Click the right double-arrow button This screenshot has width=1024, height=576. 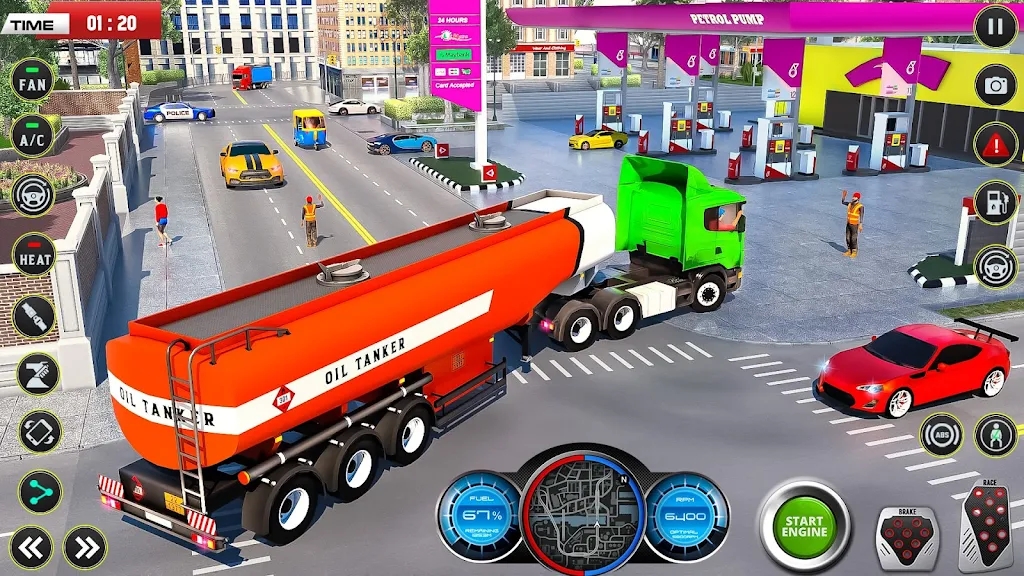point(85,547)
